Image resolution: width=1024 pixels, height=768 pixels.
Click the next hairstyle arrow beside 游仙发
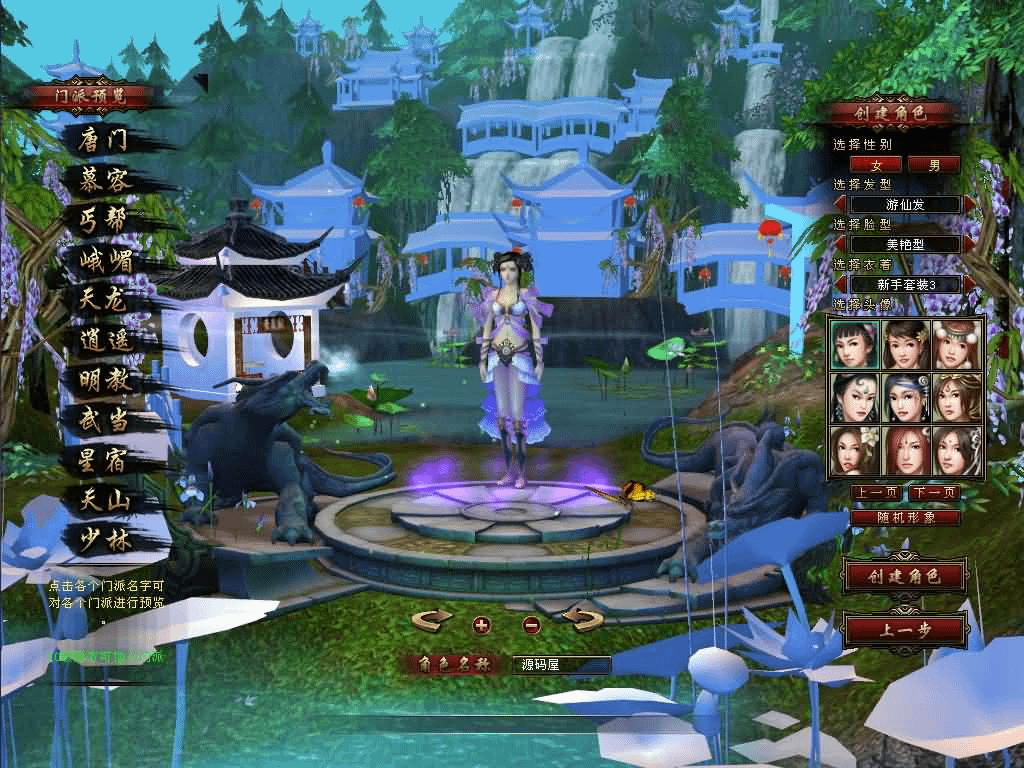pos(968,204)
